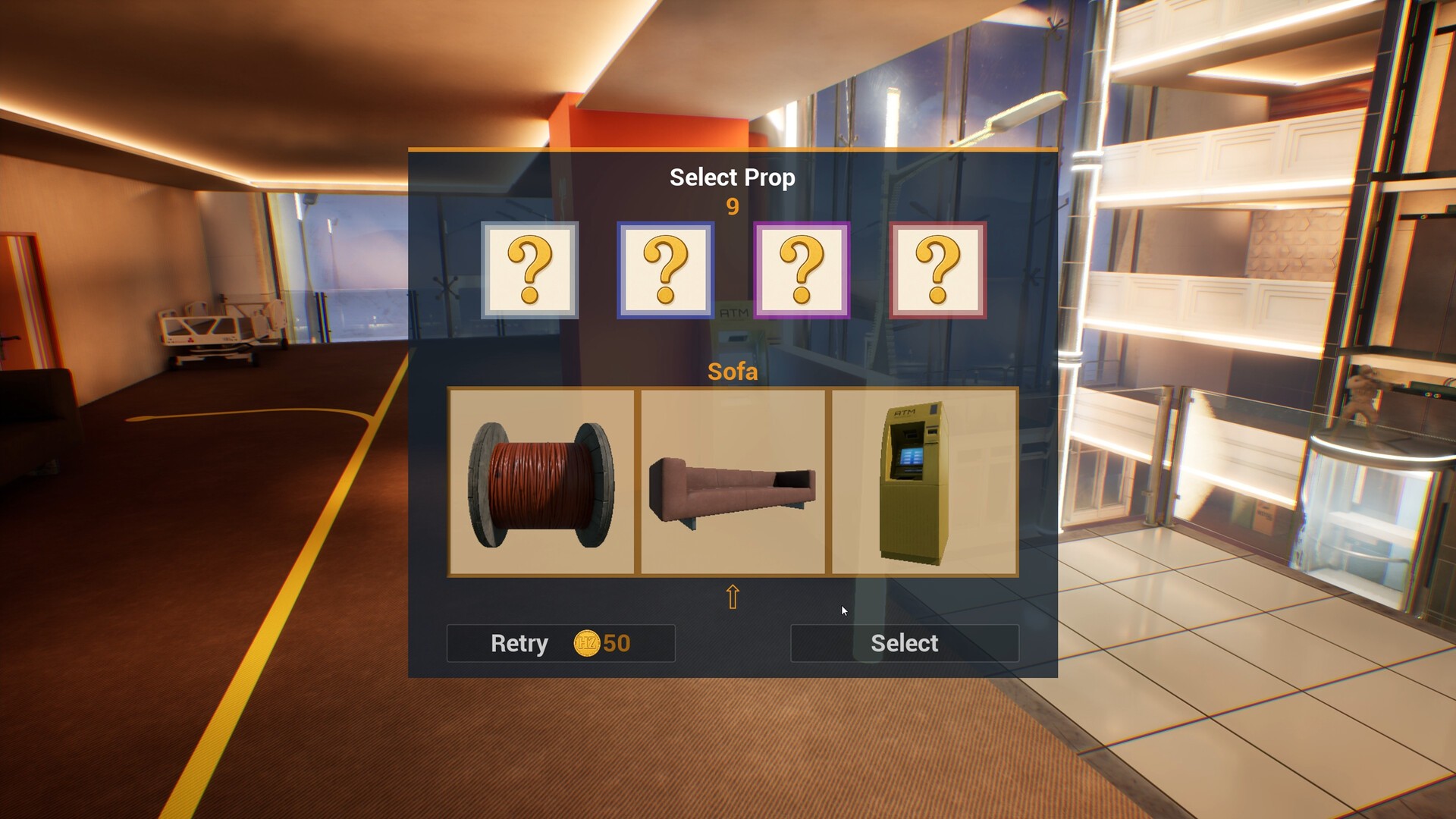Confirm the prop with the Select button

pyautogui.click(x=904, y=643)
